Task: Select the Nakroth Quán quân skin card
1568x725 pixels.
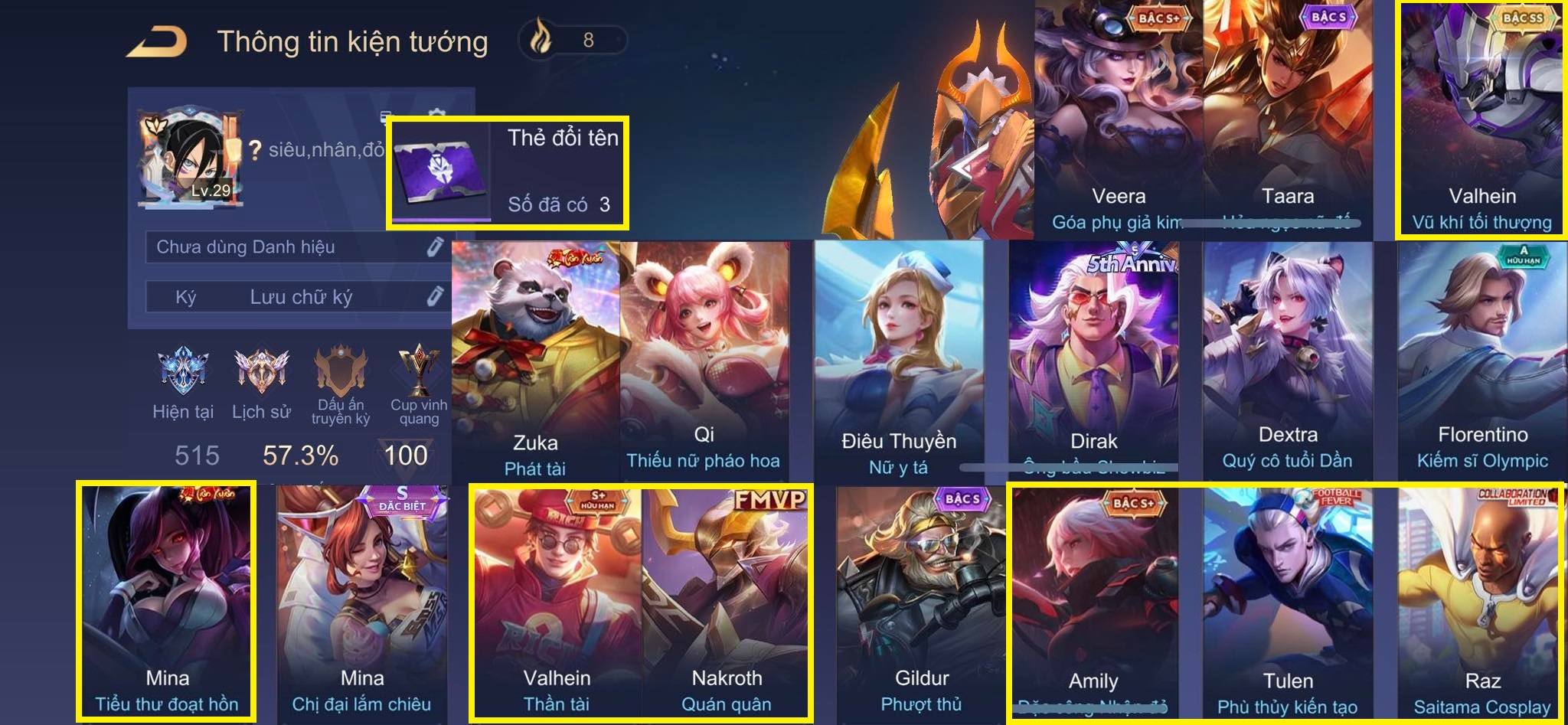Action: coord(726,601)
